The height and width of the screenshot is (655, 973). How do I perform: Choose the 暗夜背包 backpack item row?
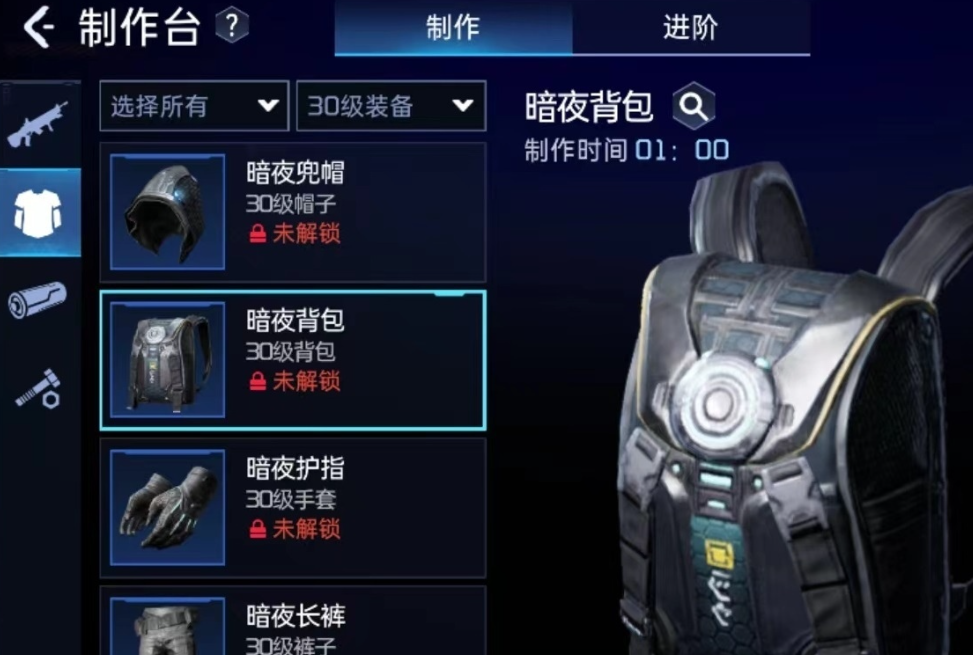(x=293, y=360)
